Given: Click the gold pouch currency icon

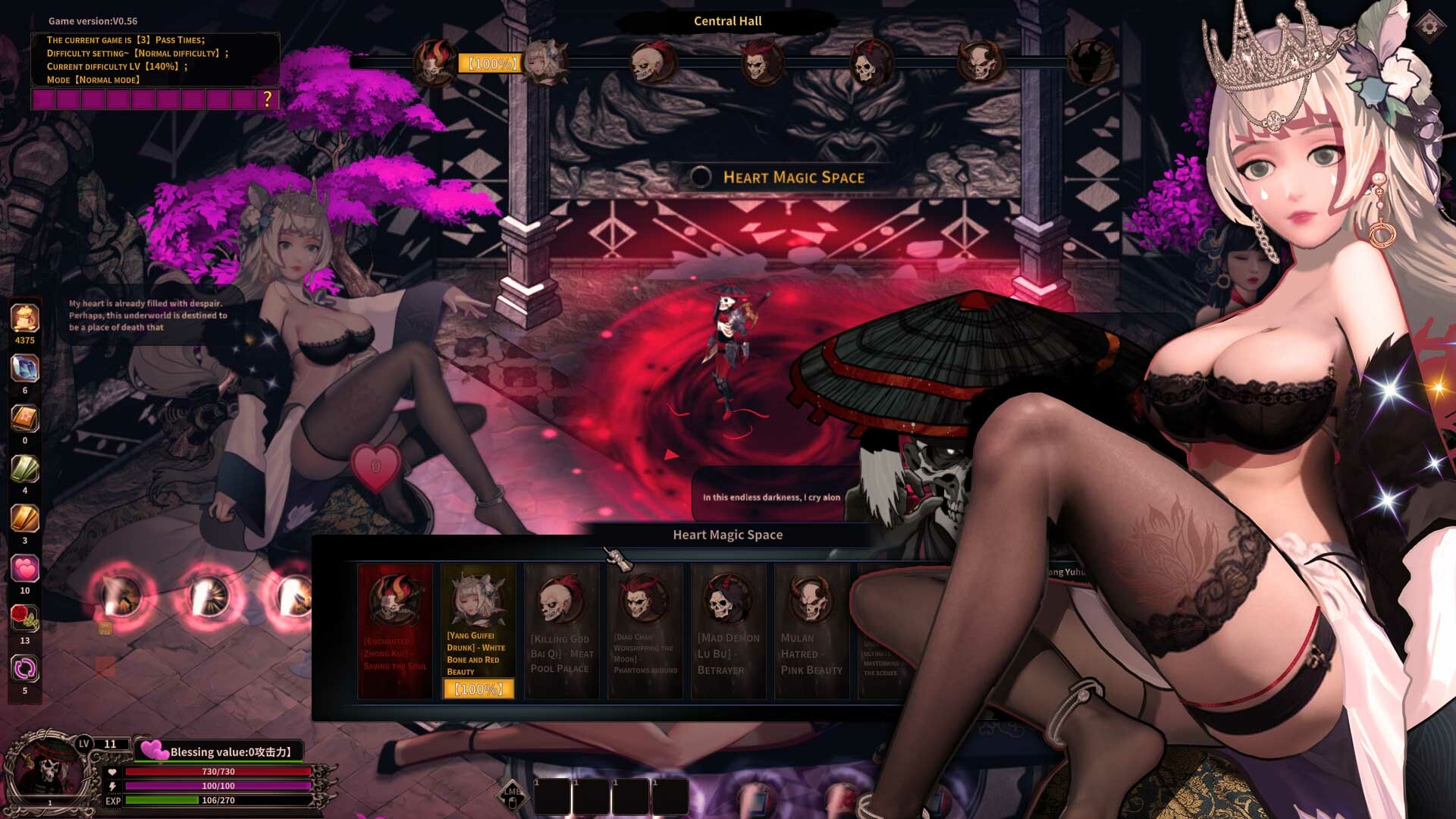Looking at the screenshot, I should click(x=24, y=318).
